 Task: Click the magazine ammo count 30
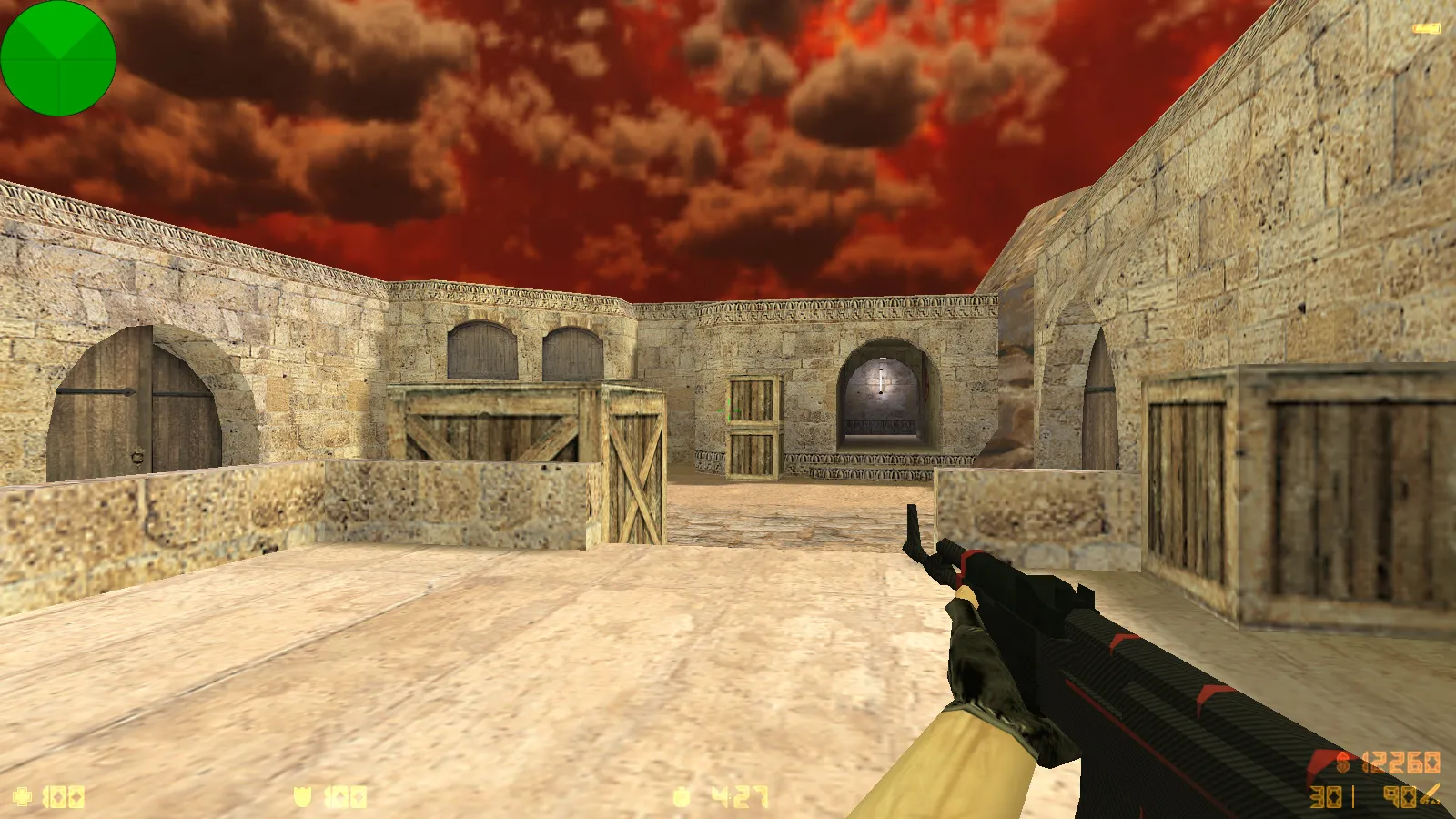pos(1326,796)
